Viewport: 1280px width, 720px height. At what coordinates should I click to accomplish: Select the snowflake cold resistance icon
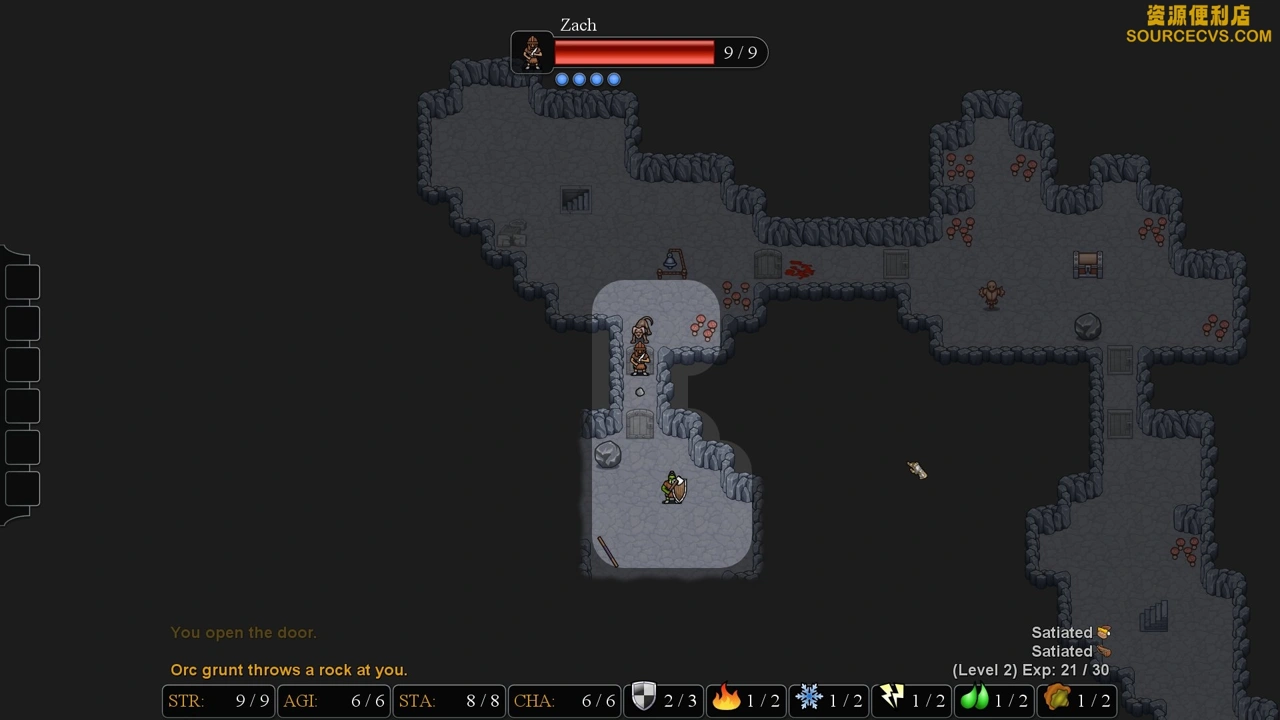808,699
